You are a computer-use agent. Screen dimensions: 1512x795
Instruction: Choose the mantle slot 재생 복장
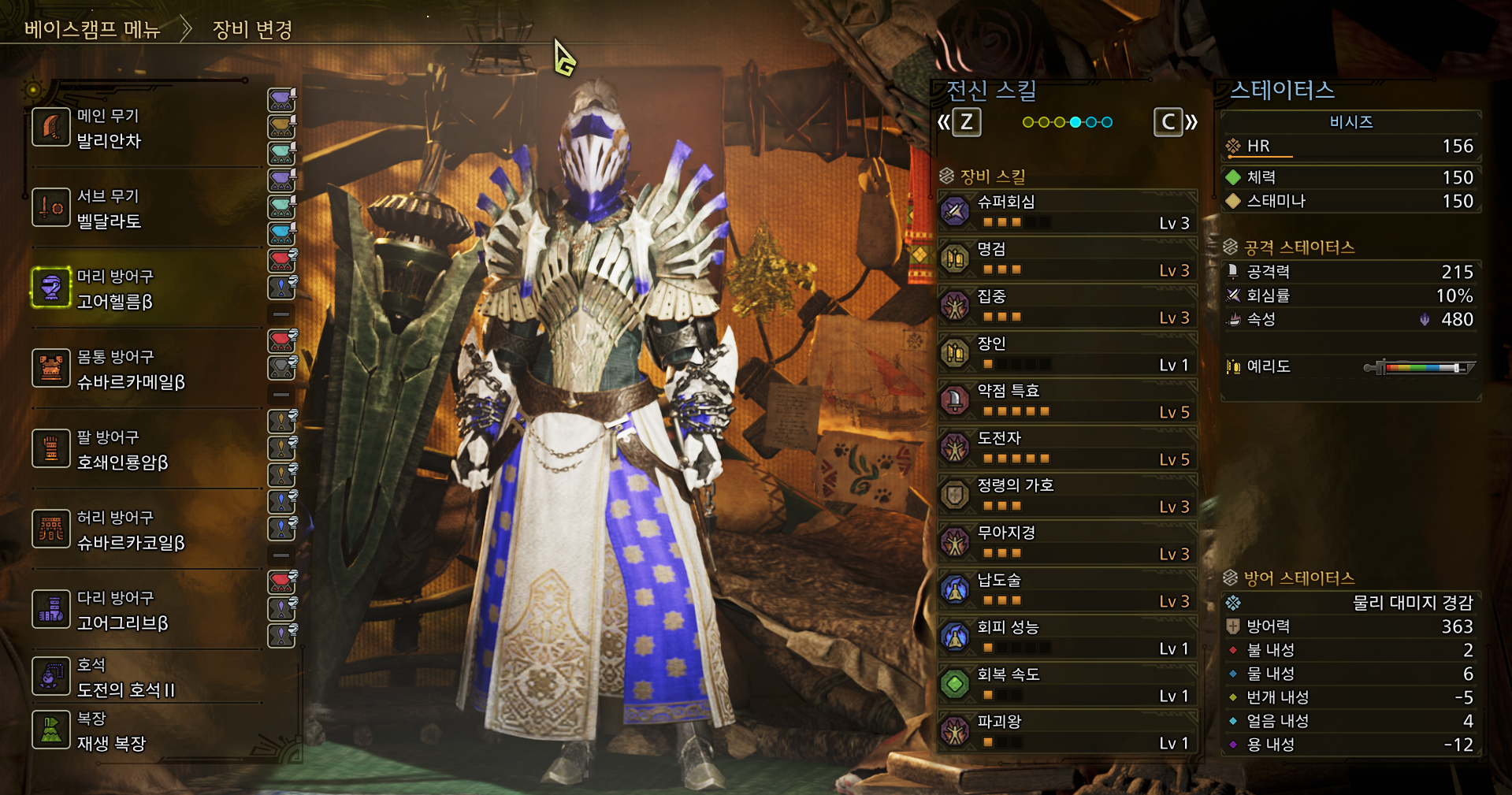pyautogui.click(x=146, y=731)
